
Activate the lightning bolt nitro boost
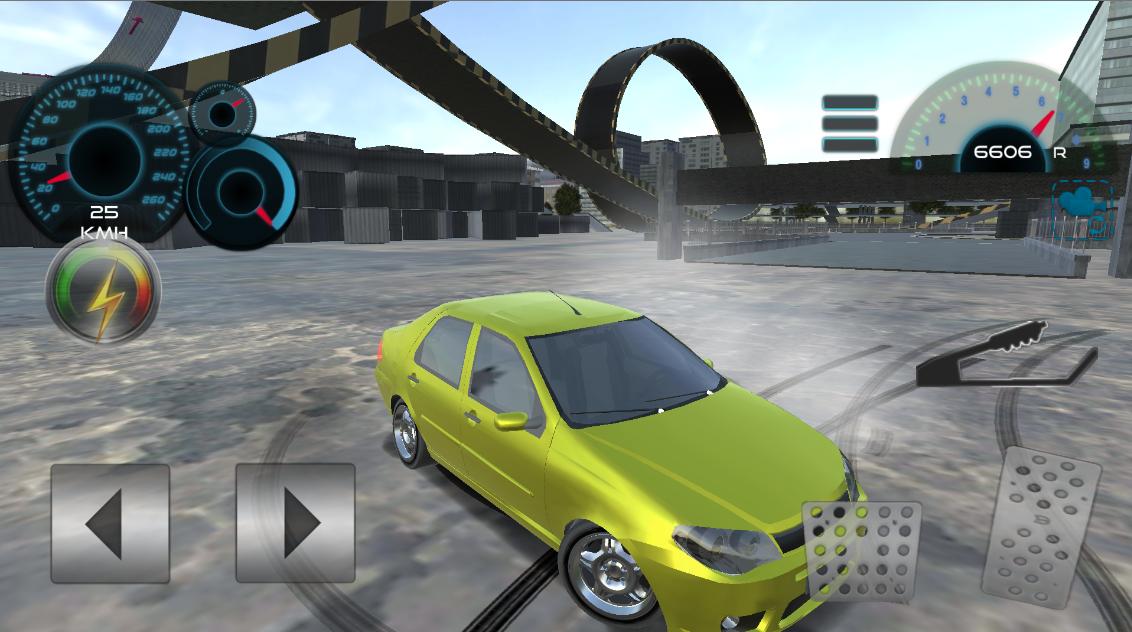[103, 293]
